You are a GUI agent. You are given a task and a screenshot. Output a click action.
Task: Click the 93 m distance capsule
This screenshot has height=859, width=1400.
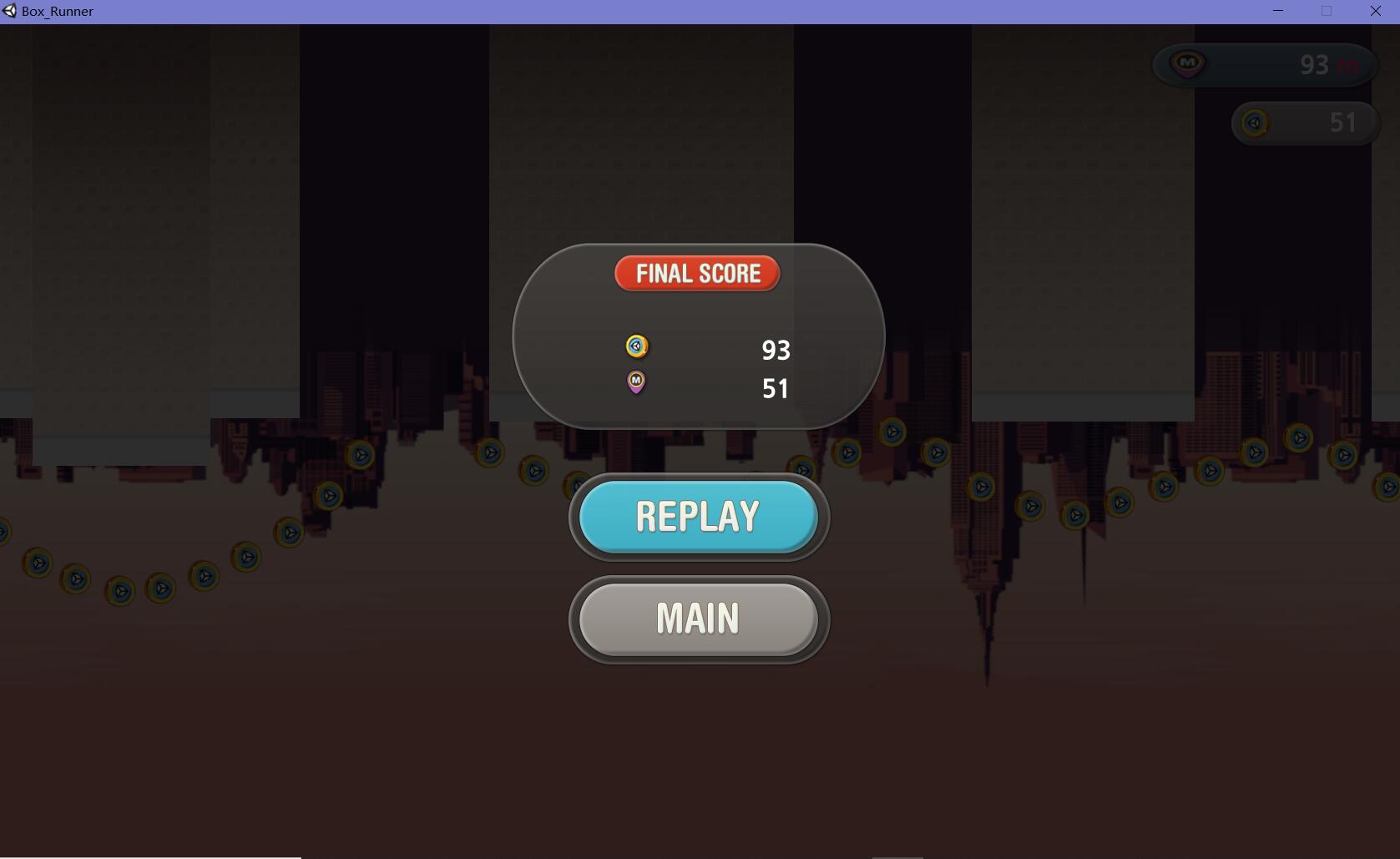click(1265, 64)
